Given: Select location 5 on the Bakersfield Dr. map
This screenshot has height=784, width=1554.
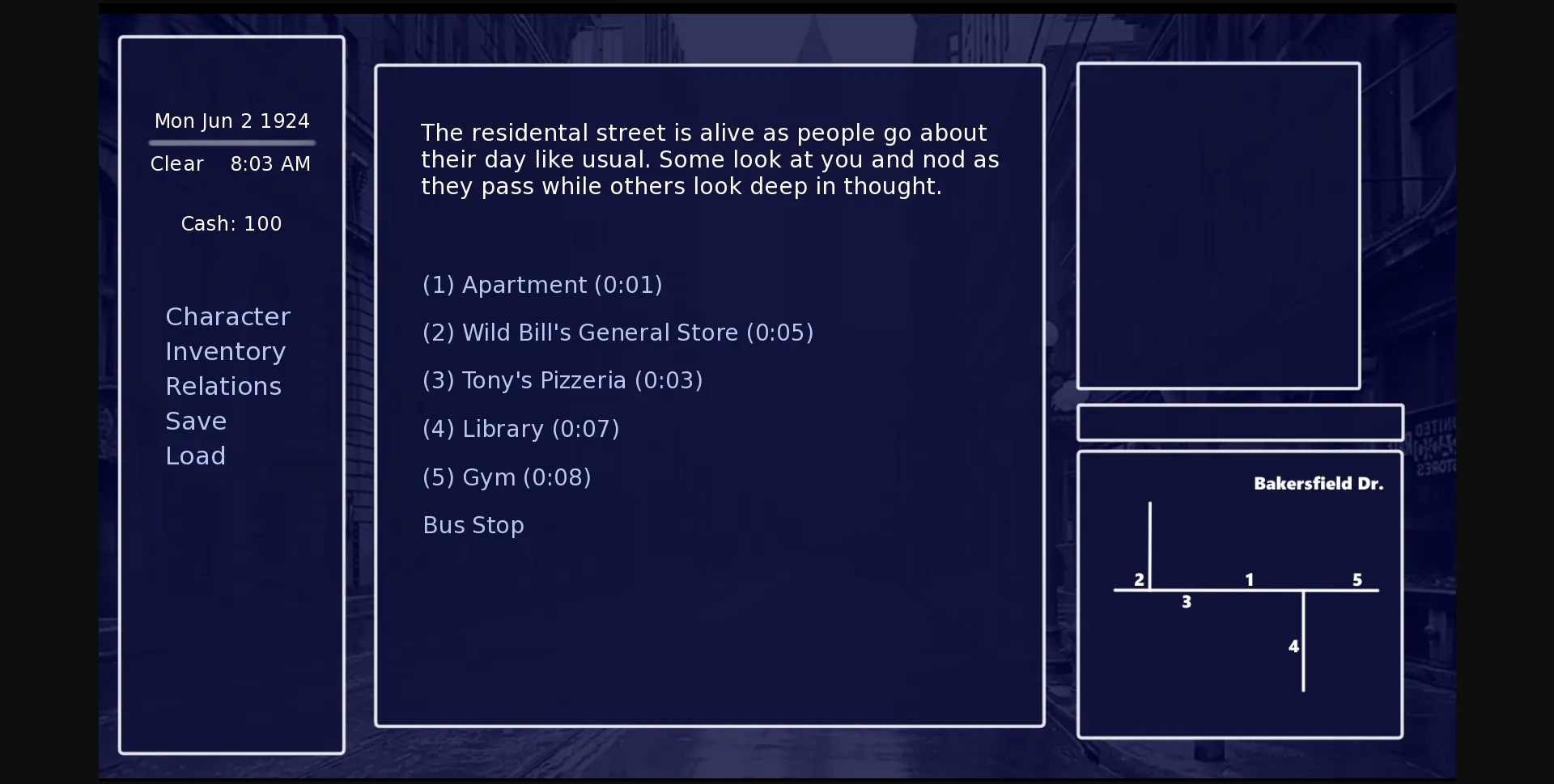Looking at the screenshot, I should tap(1357, 579).
